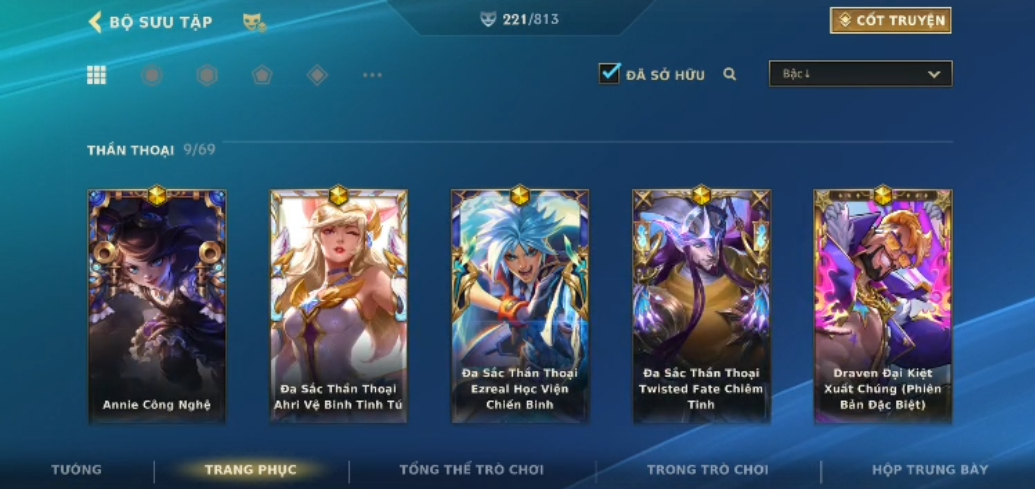Open the Twisted Fate Chiêm Tinh card
1035x489 pixels.
tap(701, 305)
